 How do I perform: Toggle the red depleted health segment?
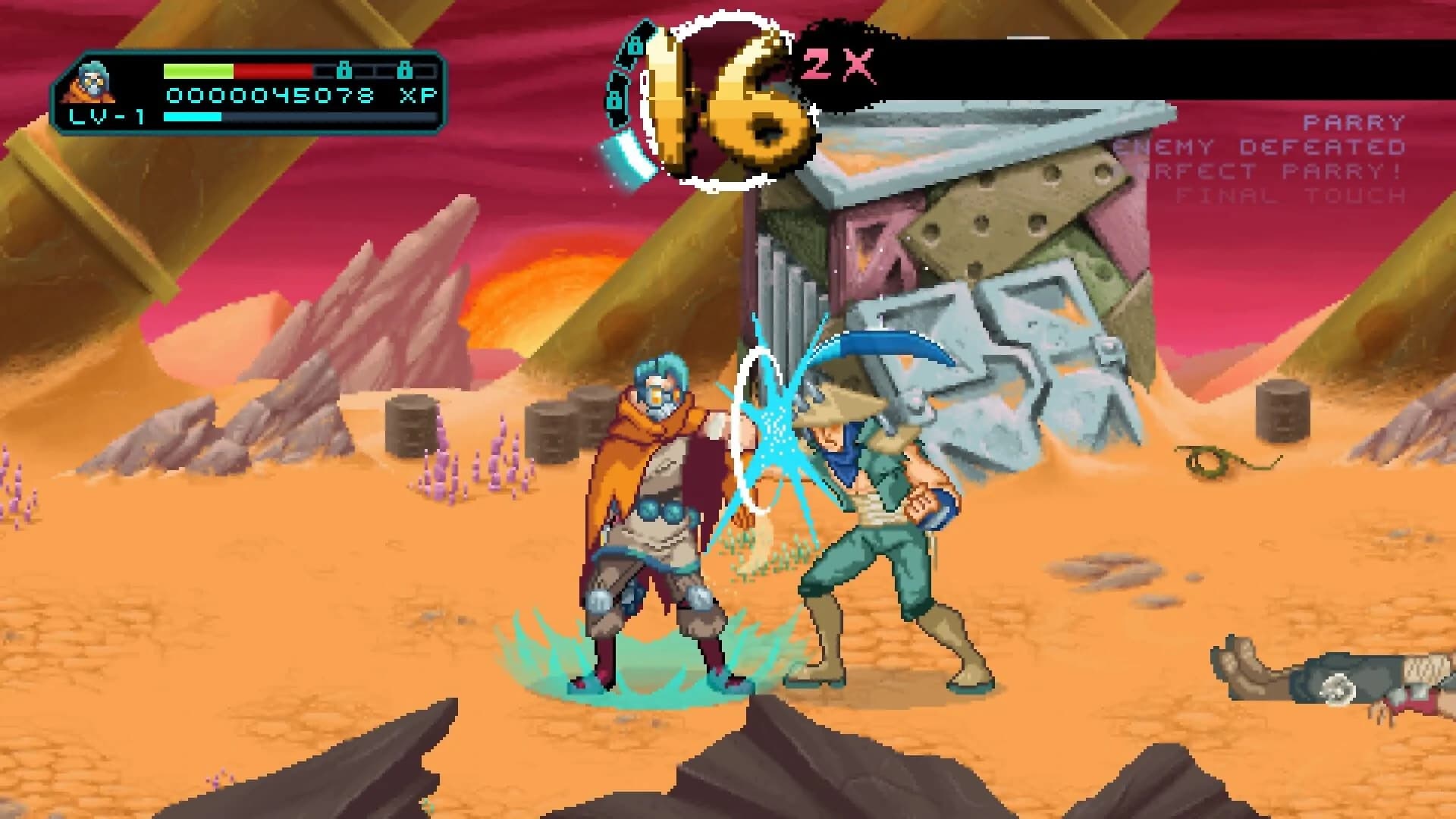pyautogui.click(x=273, y=71)
